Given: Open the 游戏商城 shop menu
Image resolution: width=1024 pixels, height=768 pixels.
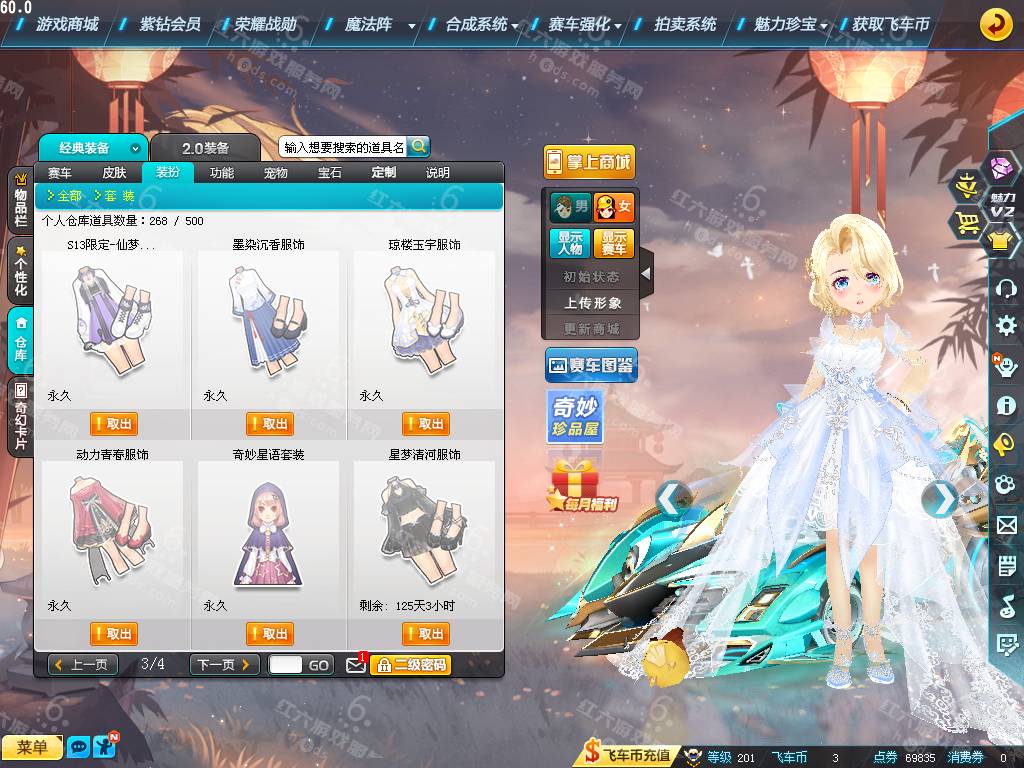Looking at the screenshot, I should [67, 24].
